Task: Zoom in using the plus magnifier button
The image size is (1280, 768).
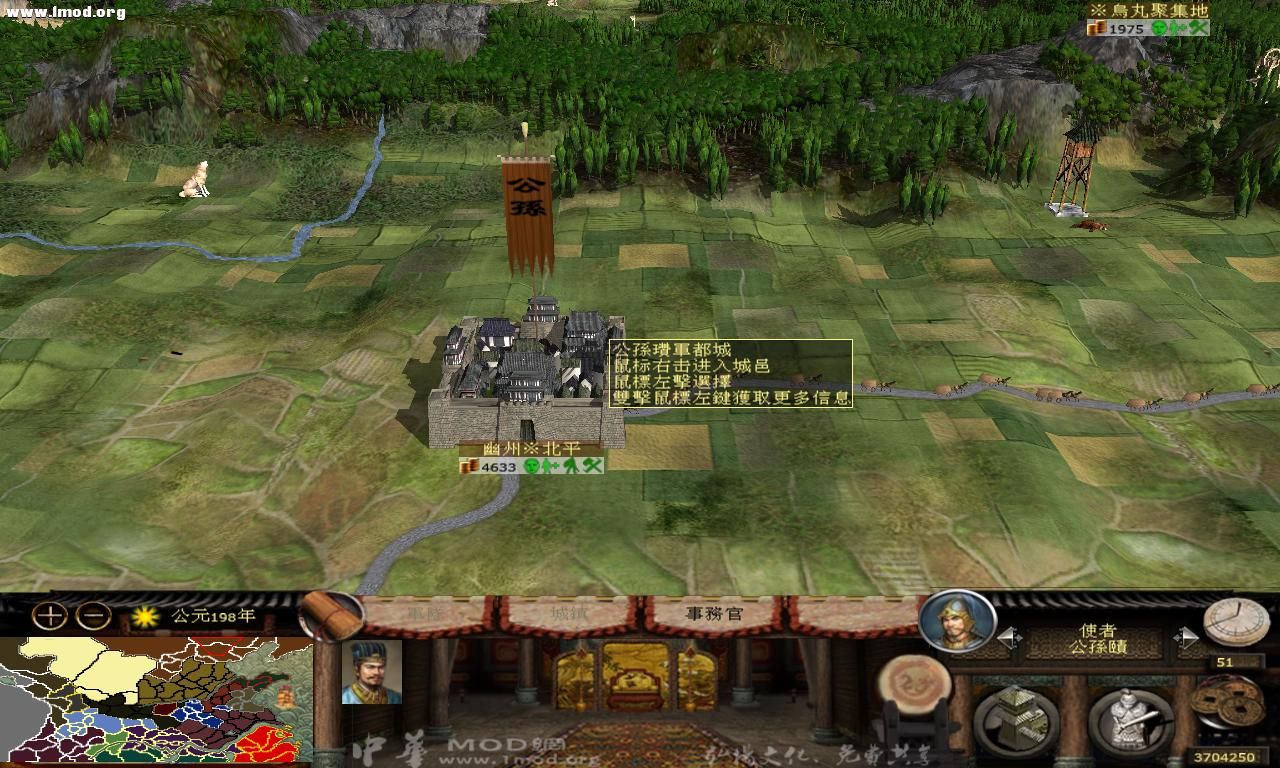Action: coord(48,614)
